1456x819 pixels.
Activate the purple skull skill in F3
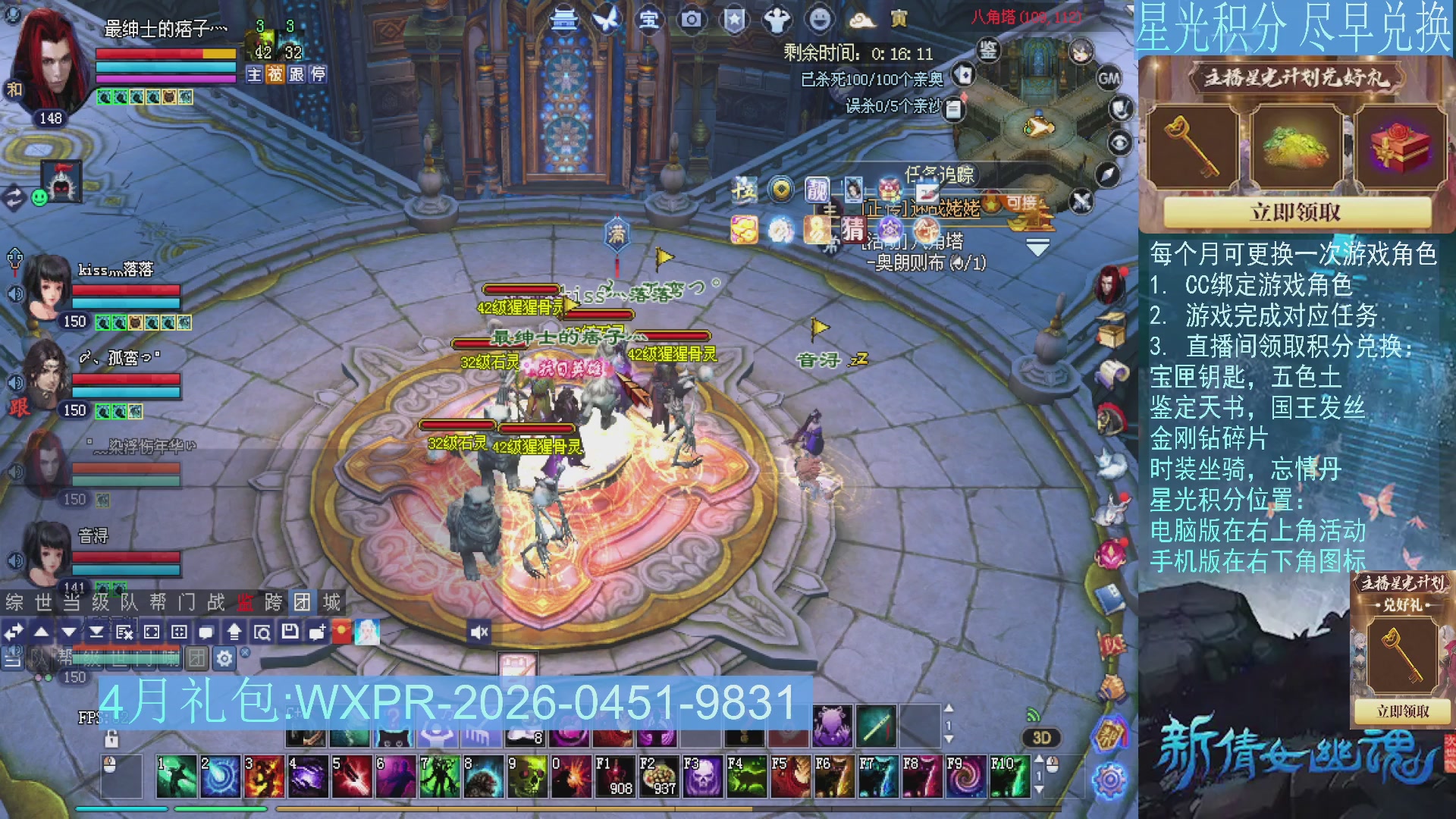pos(702,777)
